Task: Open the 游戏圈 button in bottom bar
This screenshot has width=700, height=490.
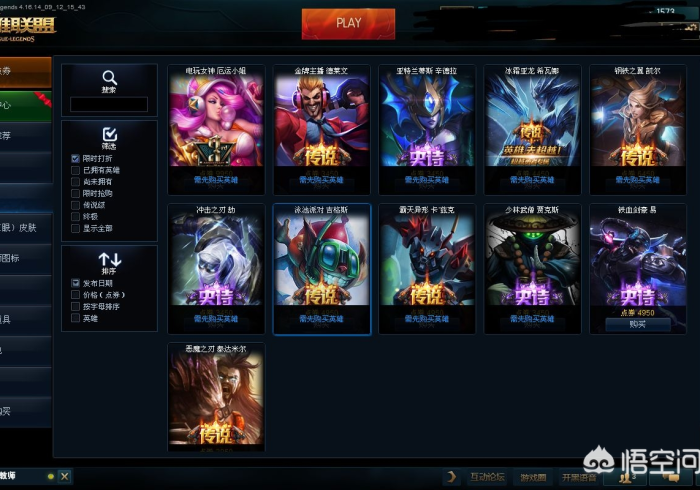Action: 534,477
